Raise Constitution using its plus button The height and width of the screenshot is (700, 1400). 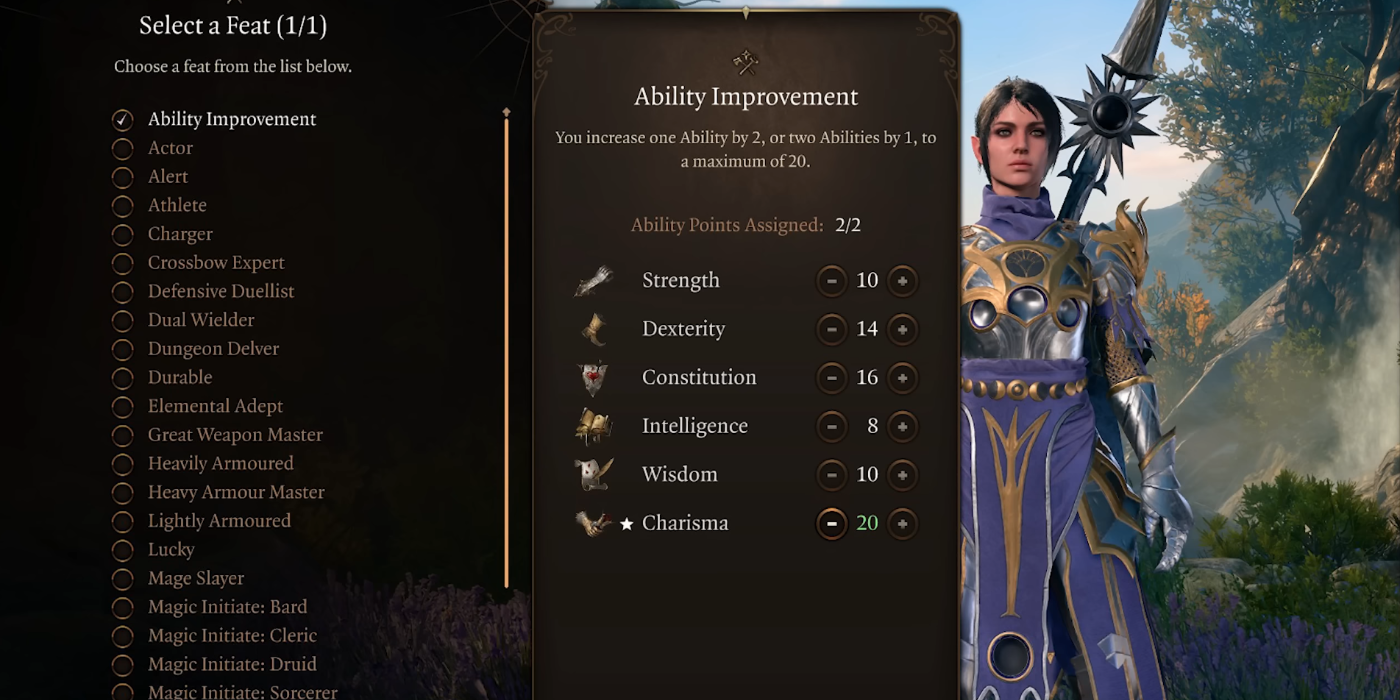[902, 378]
